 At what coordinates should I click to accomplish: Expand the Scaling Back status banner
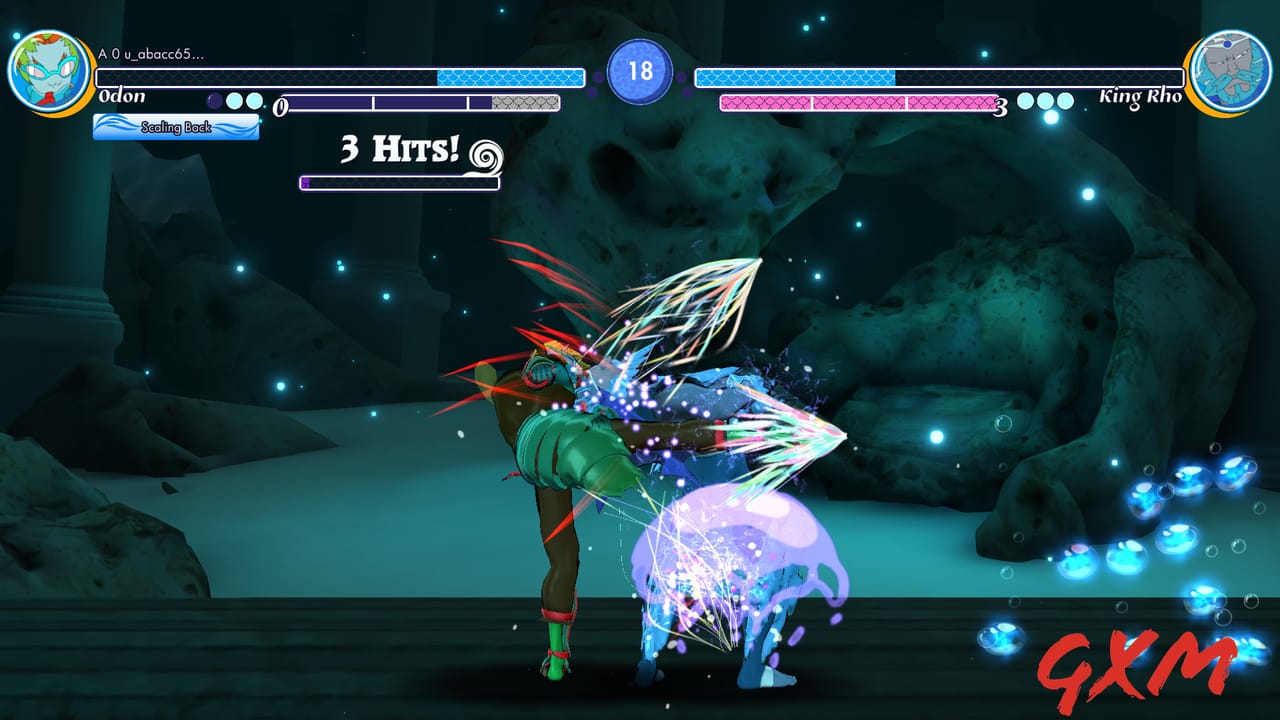pyautogui.click(x=175, y=128)
